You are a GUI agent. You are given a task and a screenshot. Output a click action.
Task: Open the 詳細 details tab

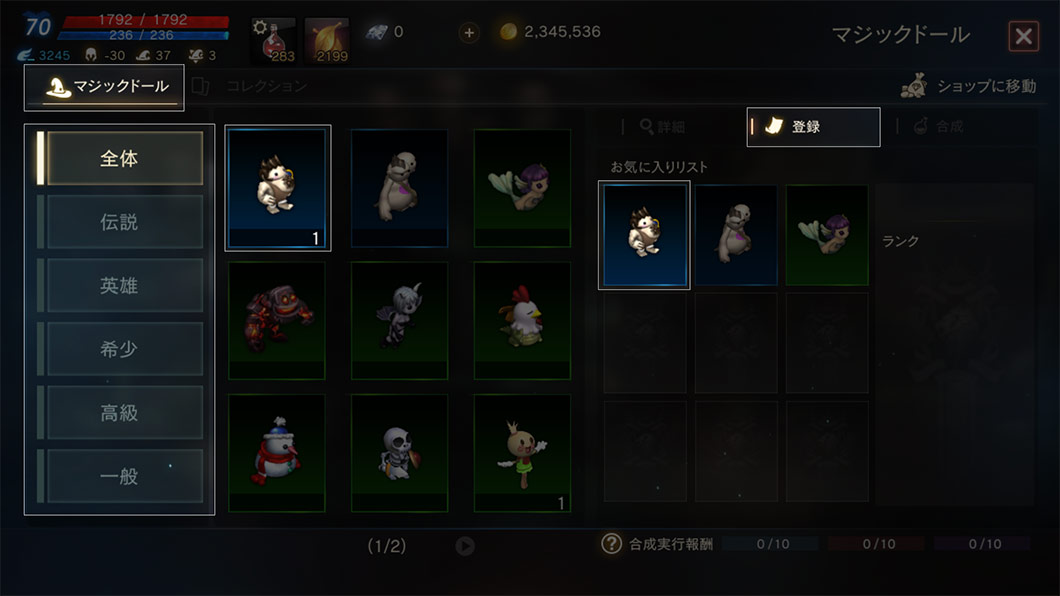tap(662, 127)
